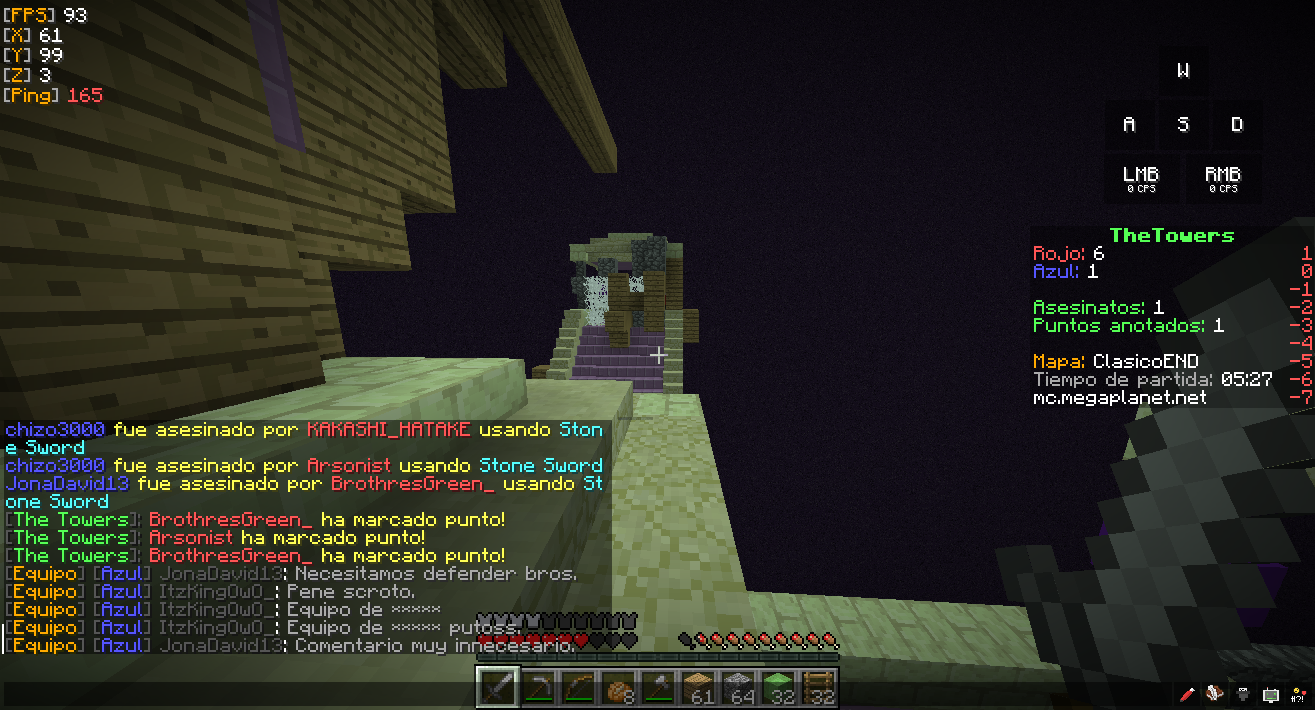Select the green block stack slot
The image size is (1315, 710).
[x=778, y=688]
